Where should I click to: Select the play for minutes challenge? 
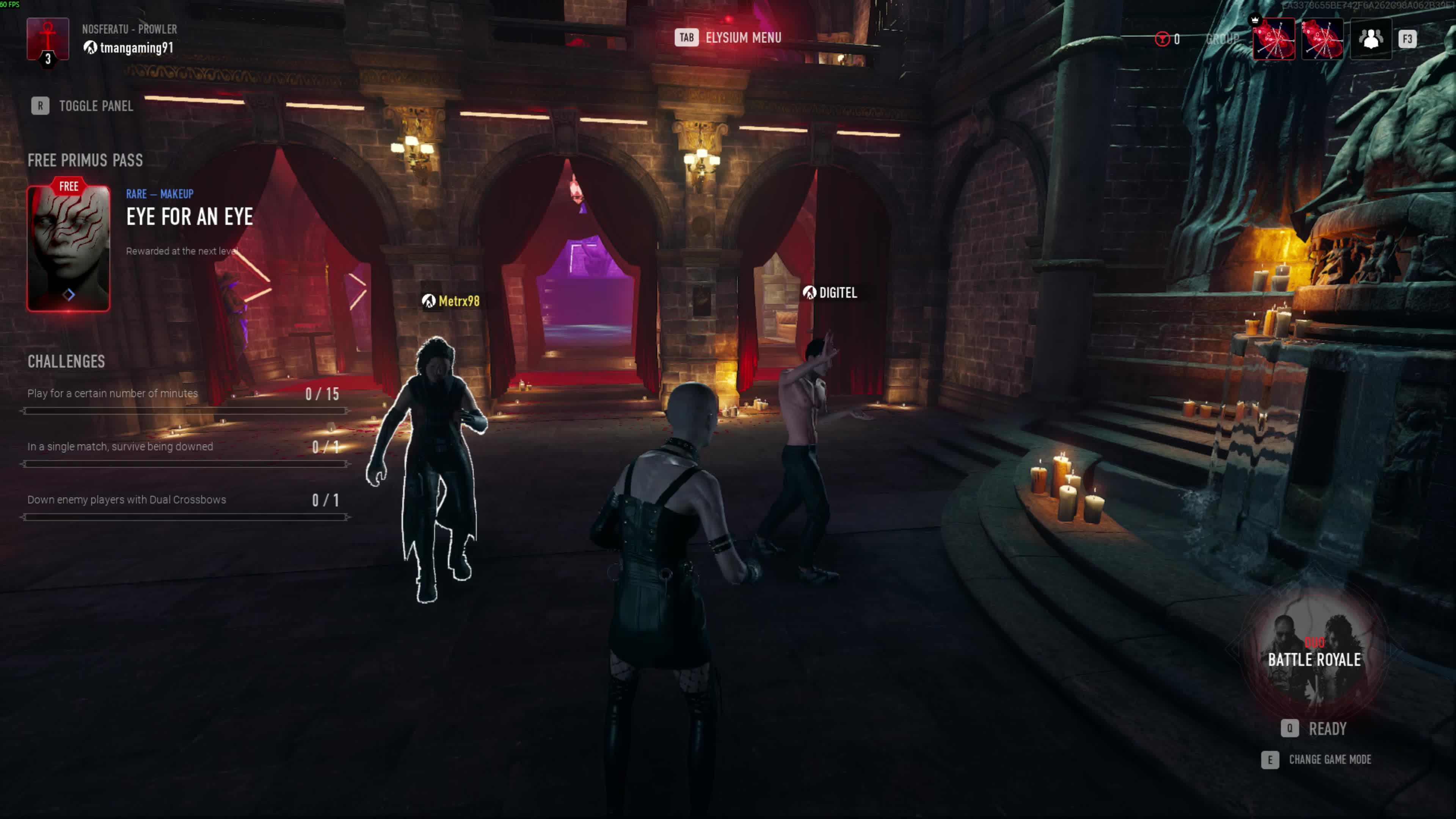pos(184,394)
